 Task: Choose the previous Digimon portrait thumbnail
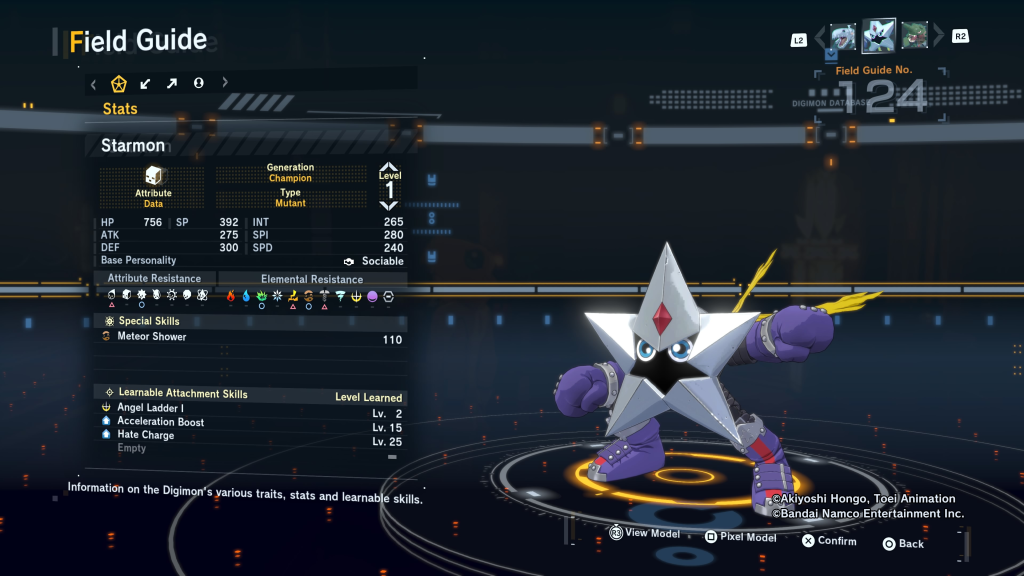843,37
